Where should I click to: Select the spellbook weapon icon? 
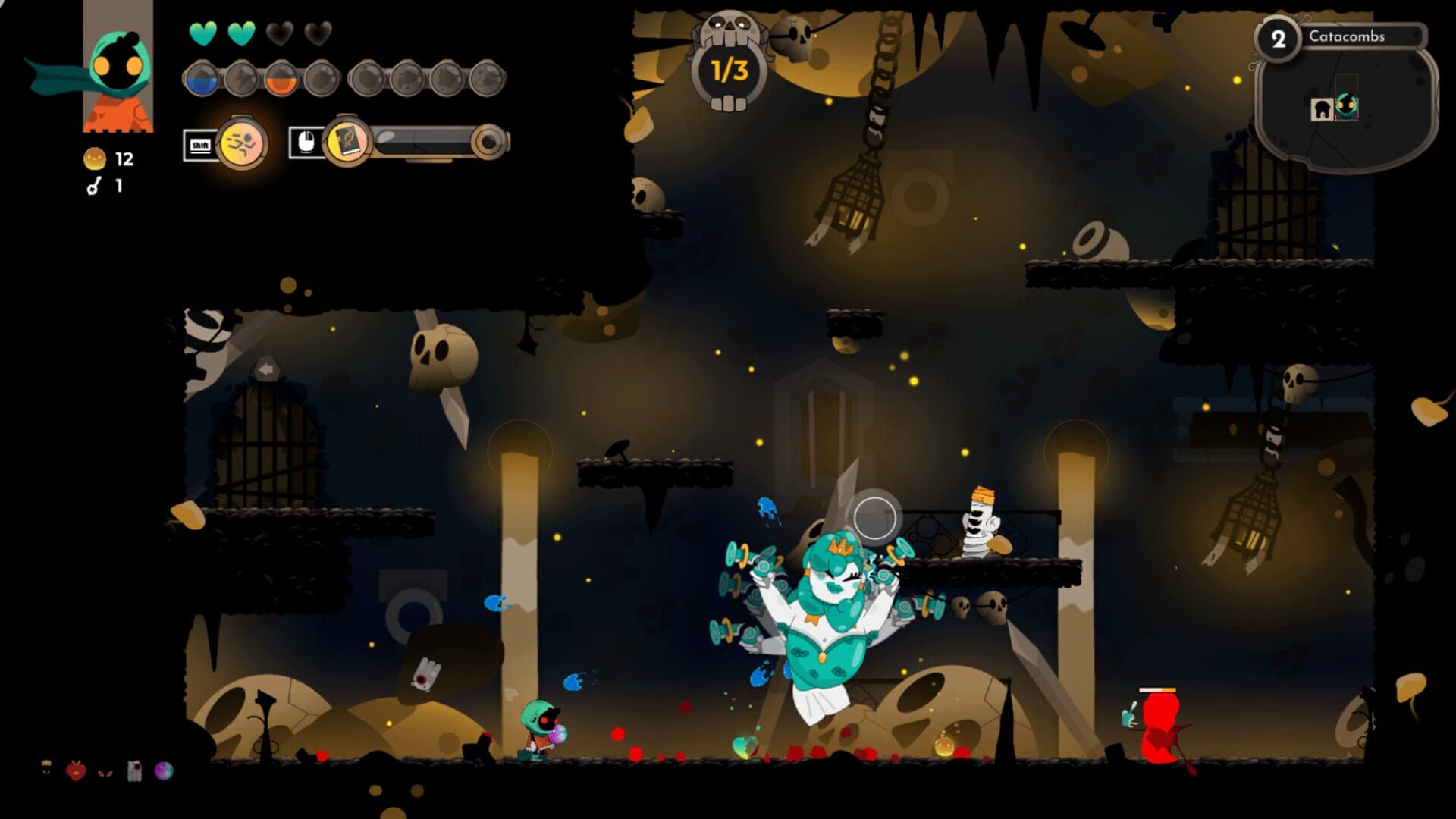(347, 142)
